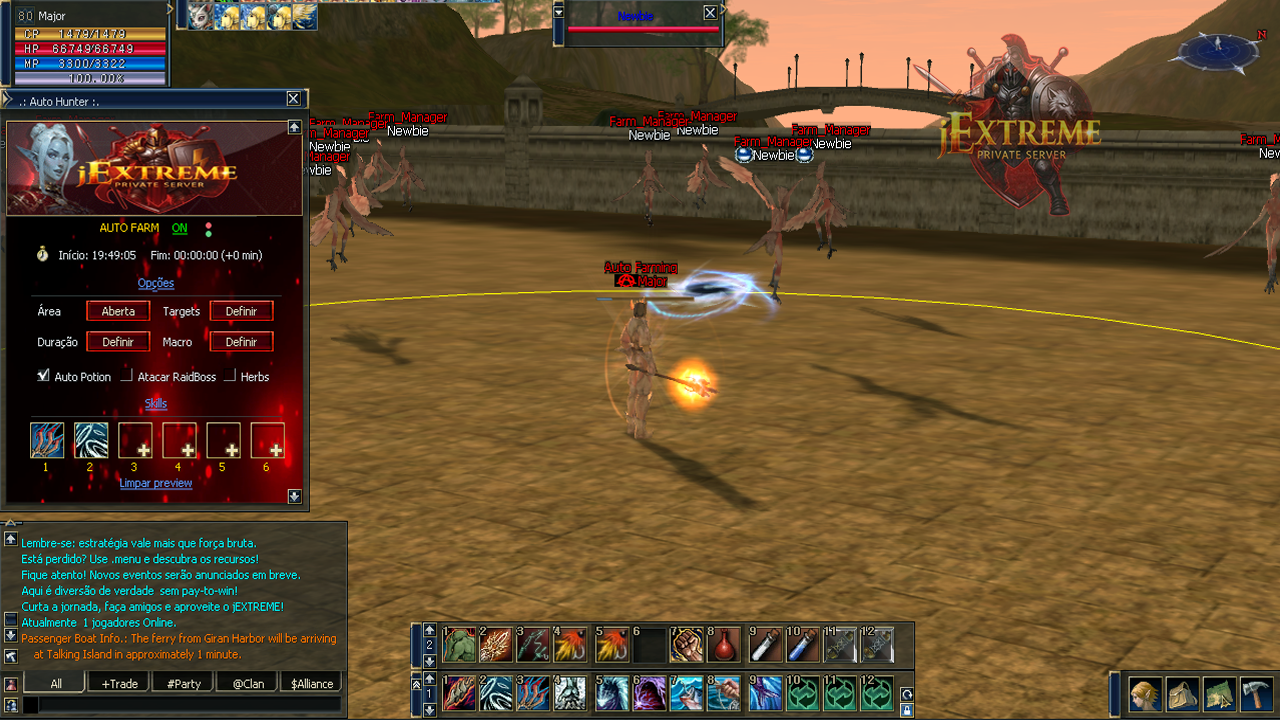Viewport: 1280px width, 720px height.
Task: Open the character status elf head icon
Action: 1145,693
